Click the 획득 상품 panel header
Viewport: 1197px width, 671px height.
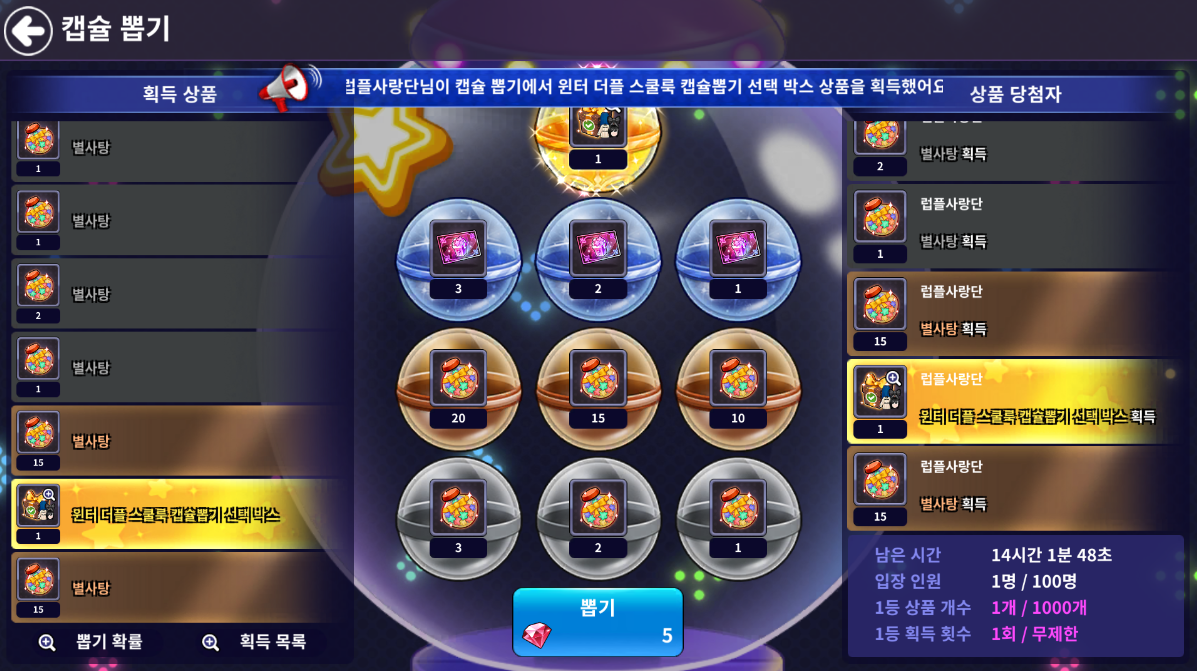click(x=180, y=94)
